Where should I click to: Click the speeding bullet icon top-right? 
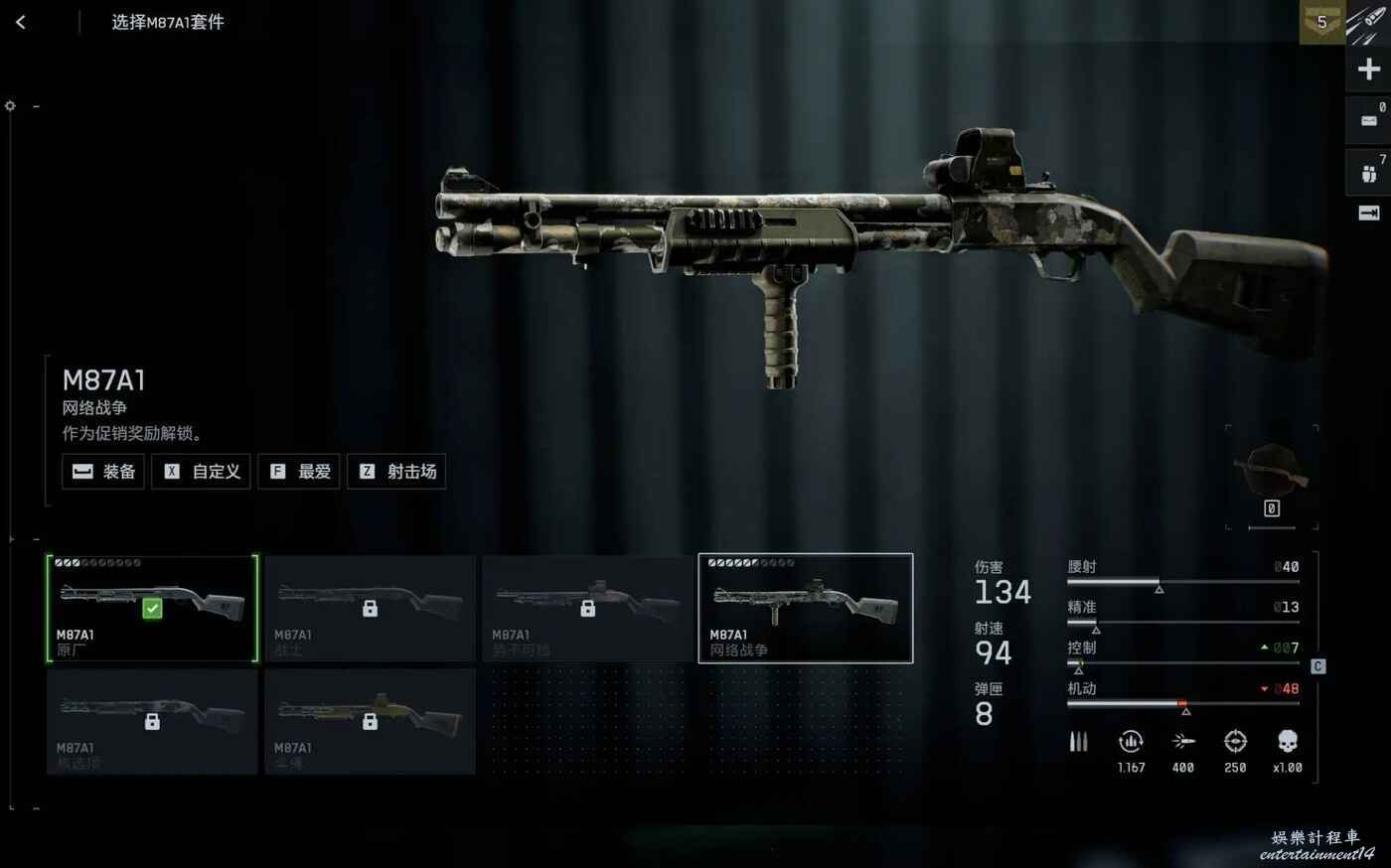click(1369, 22)
